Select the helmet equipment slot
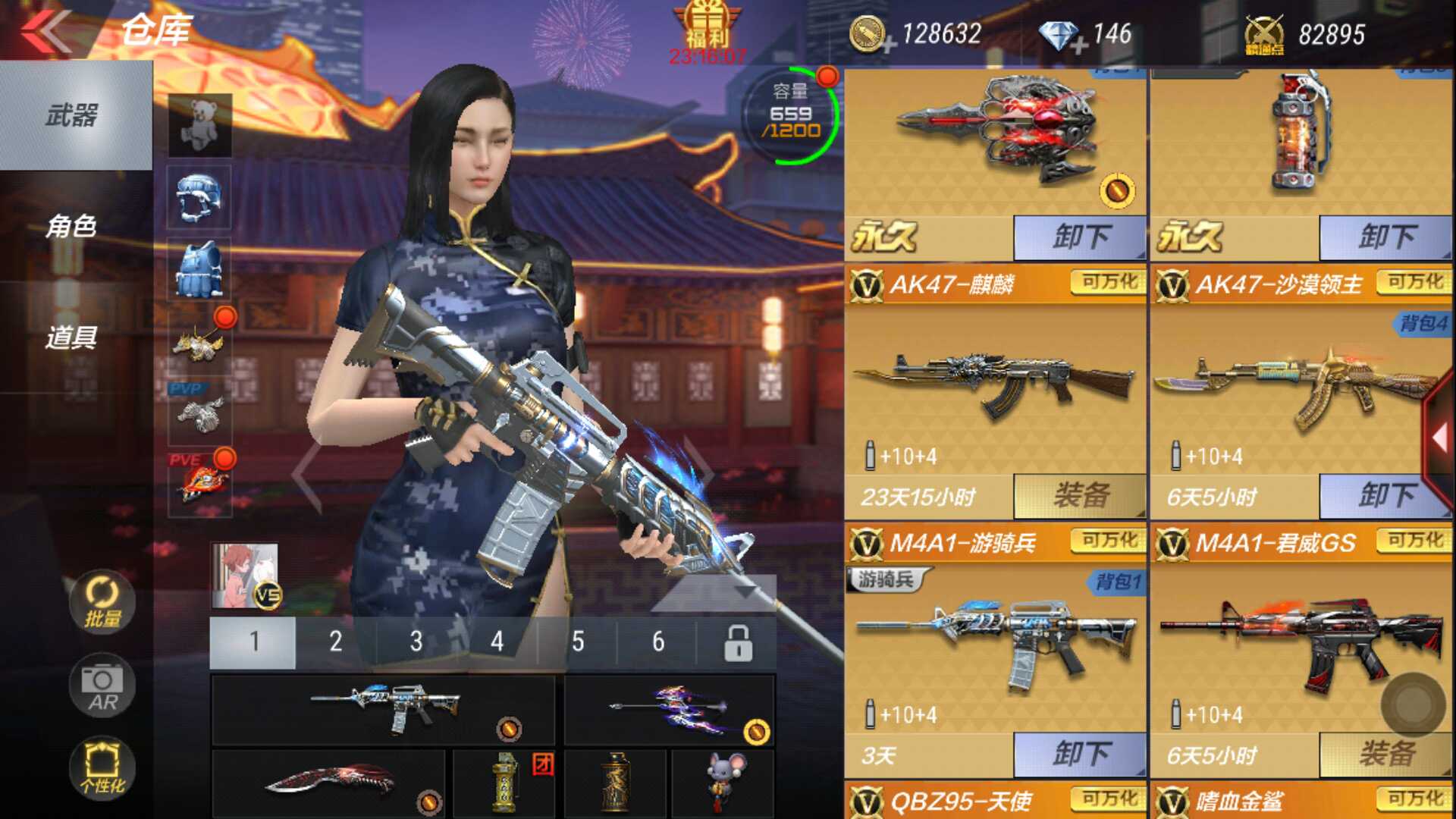1456x819 pixels. (199, 197)
